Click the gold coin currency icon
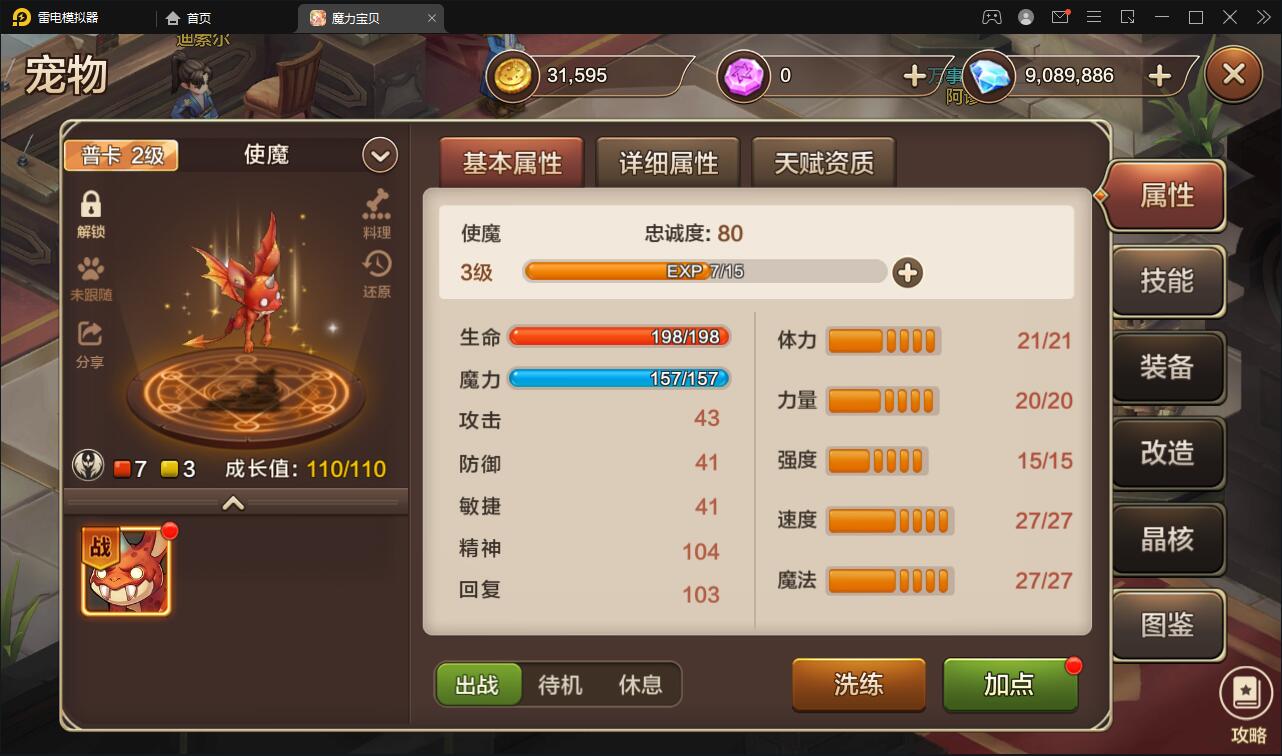The image size is (1282, 756). click(x=511, y=75)
